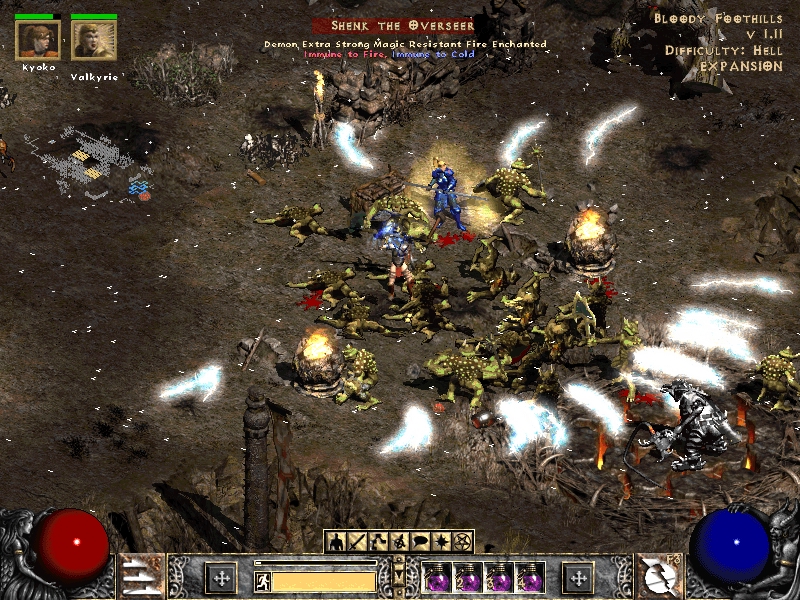
Task: Open the quest log star icon
Action: (x=441, y=541)
